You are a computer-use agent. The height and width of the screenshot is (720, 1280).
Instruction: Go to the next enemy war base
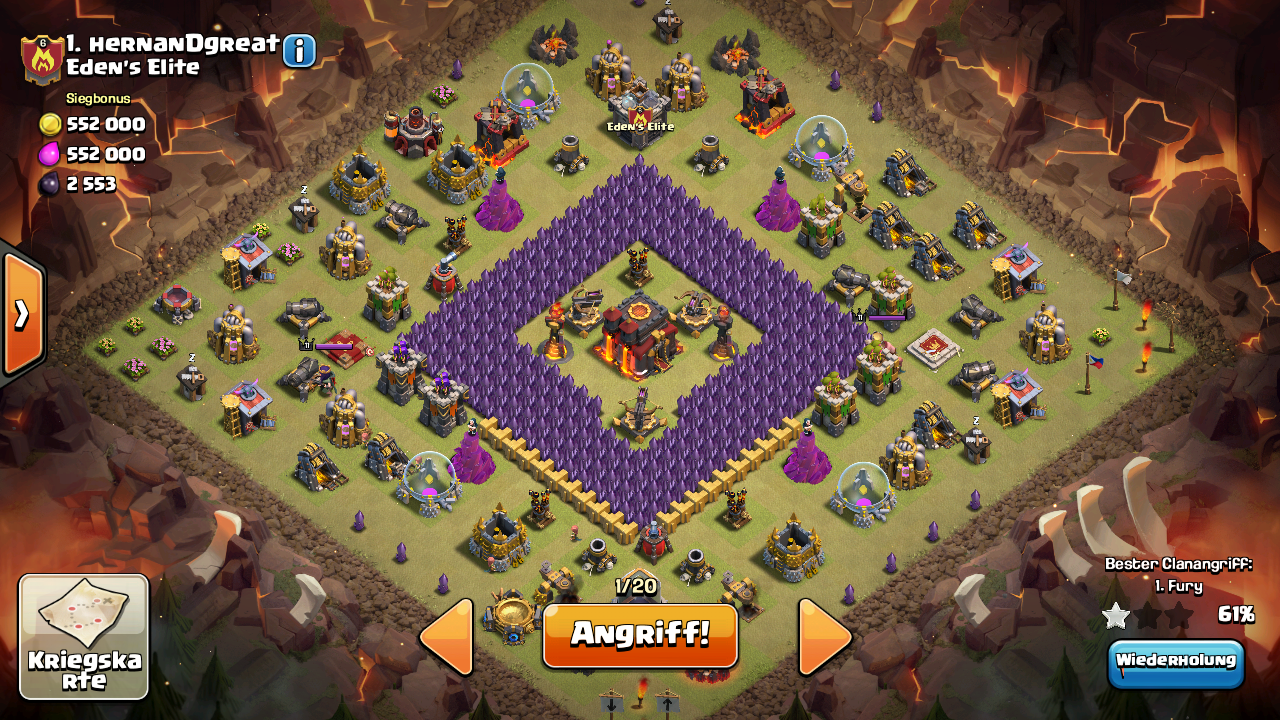[x=824, y=637]
